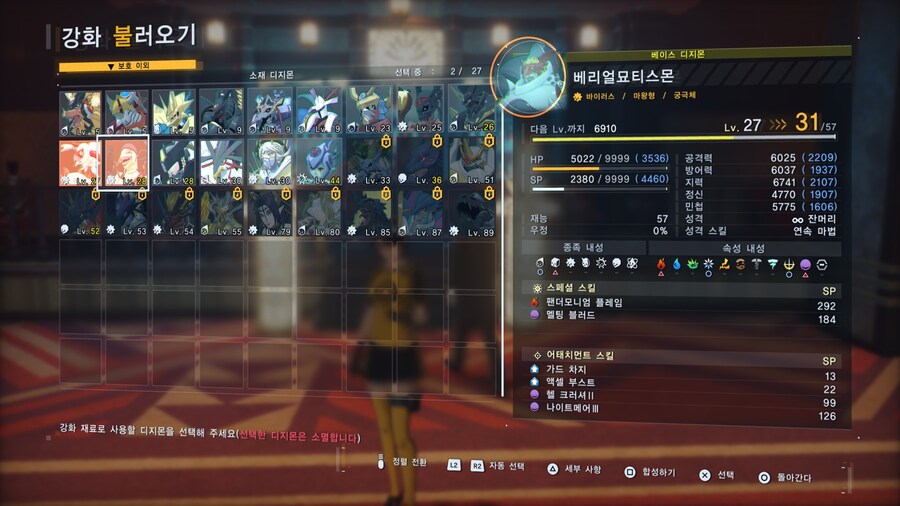Image resolution: width=900 pixels, height=506 pixels.
Task: Click the Lv. 55 Digimon tile
Action: click(223, 212)
